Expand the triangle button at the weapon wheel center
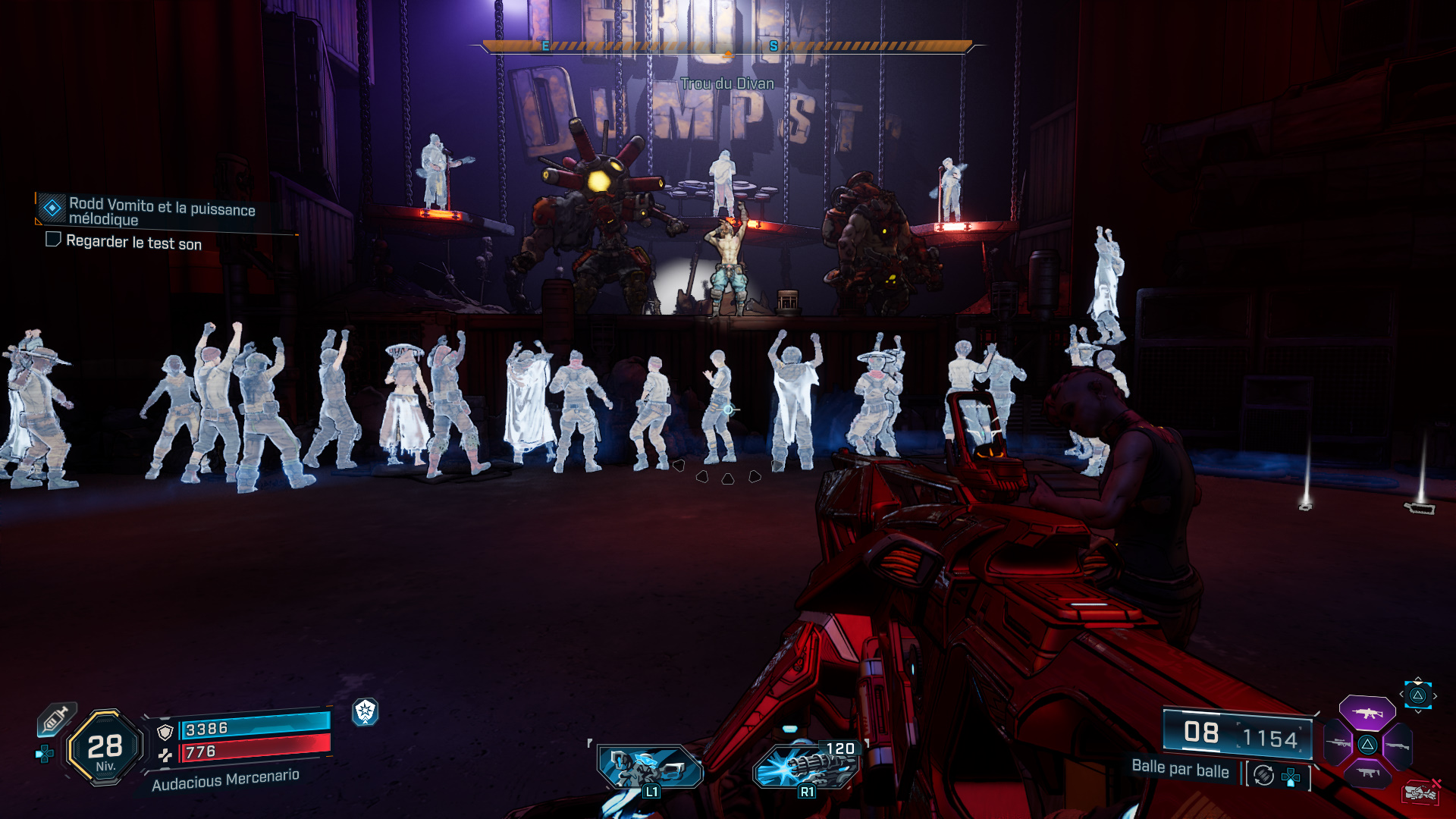Screen dimensions: 1456x819 (x=1367, y=745)
